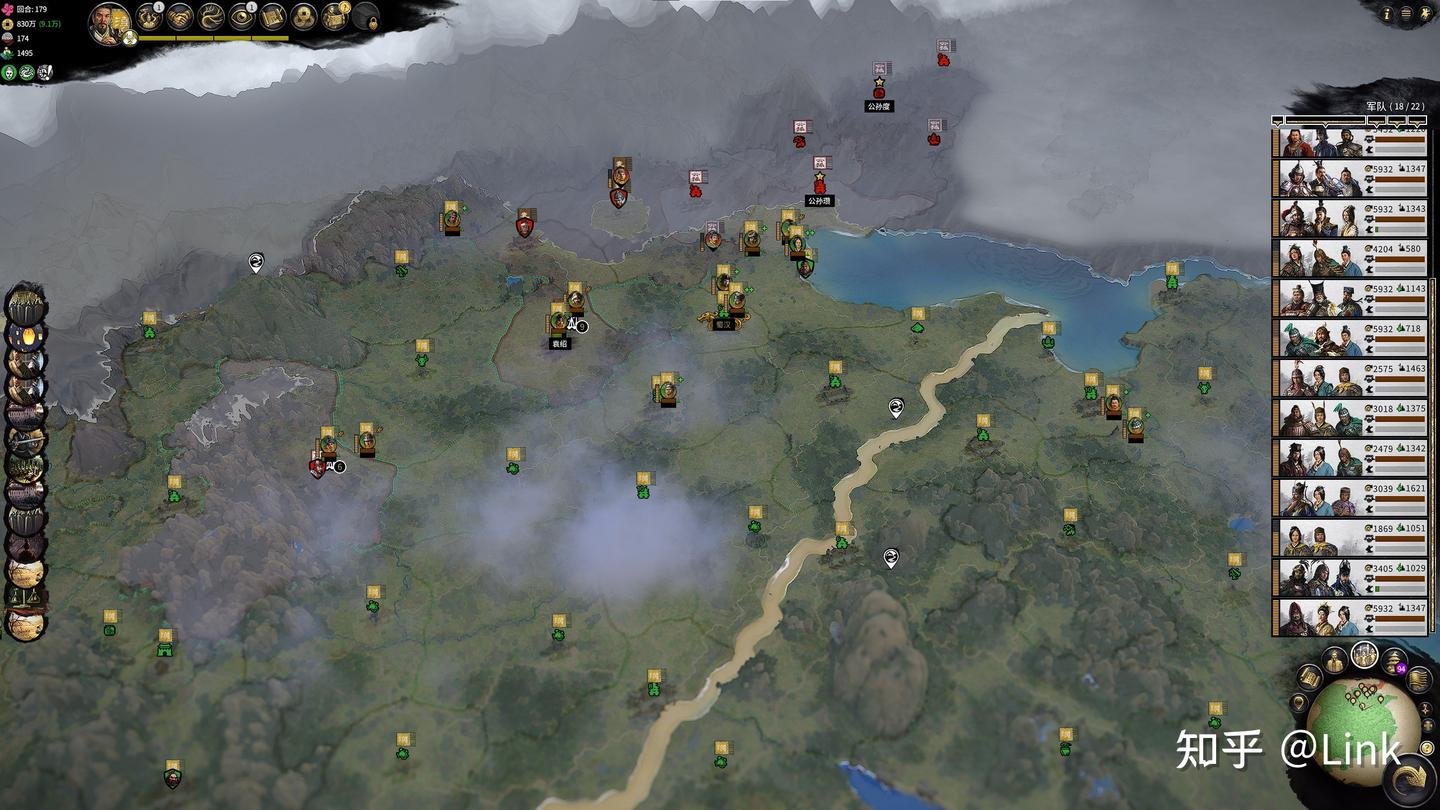Open the records scroll icon in the top bar
The height and width of the screenshot is (810, 1440).
(x=274, y=18)
